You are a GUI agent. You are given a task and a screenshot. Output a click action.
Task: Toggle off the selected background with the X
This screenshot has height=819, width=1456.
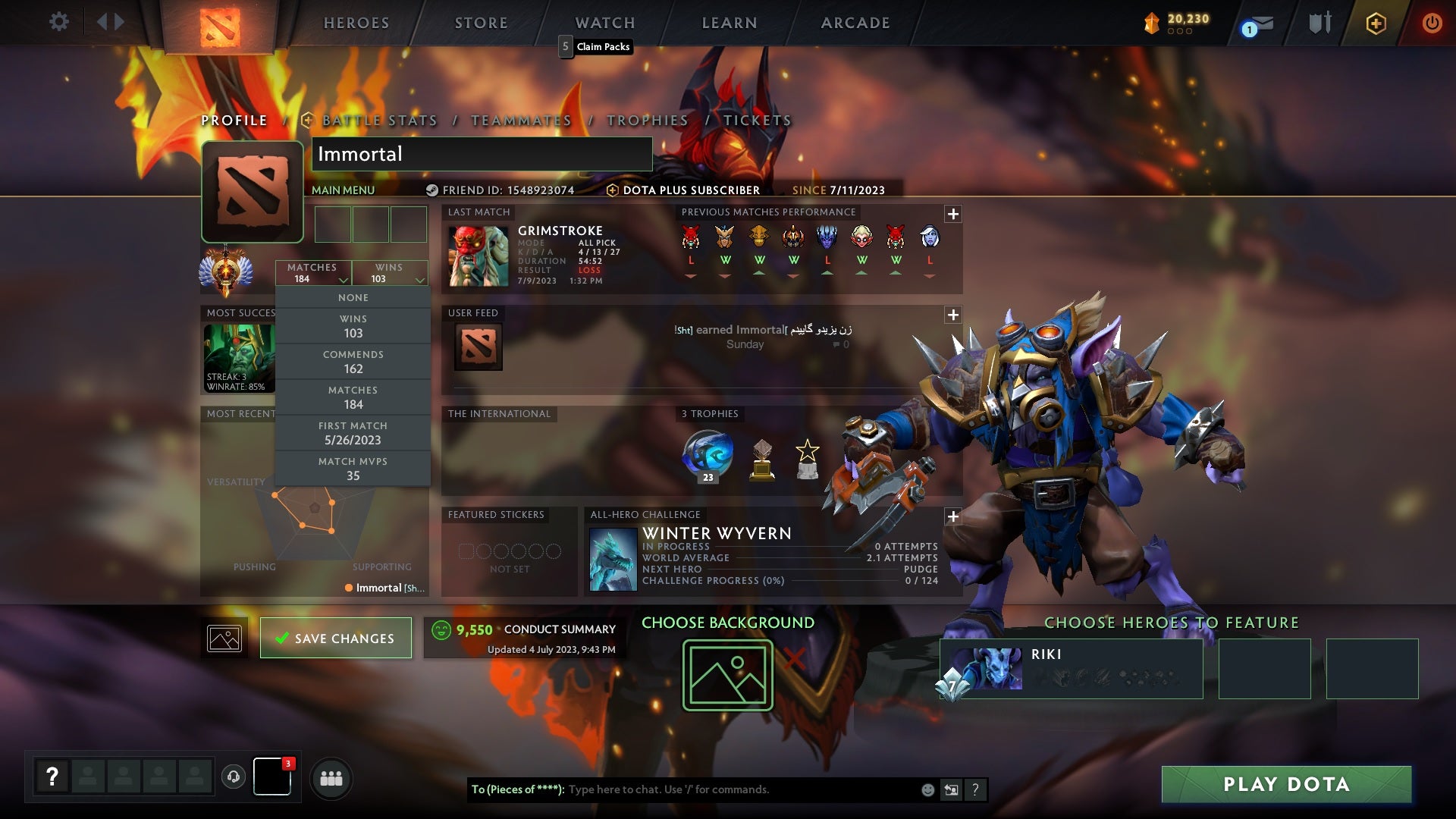(x=793, y=659)
